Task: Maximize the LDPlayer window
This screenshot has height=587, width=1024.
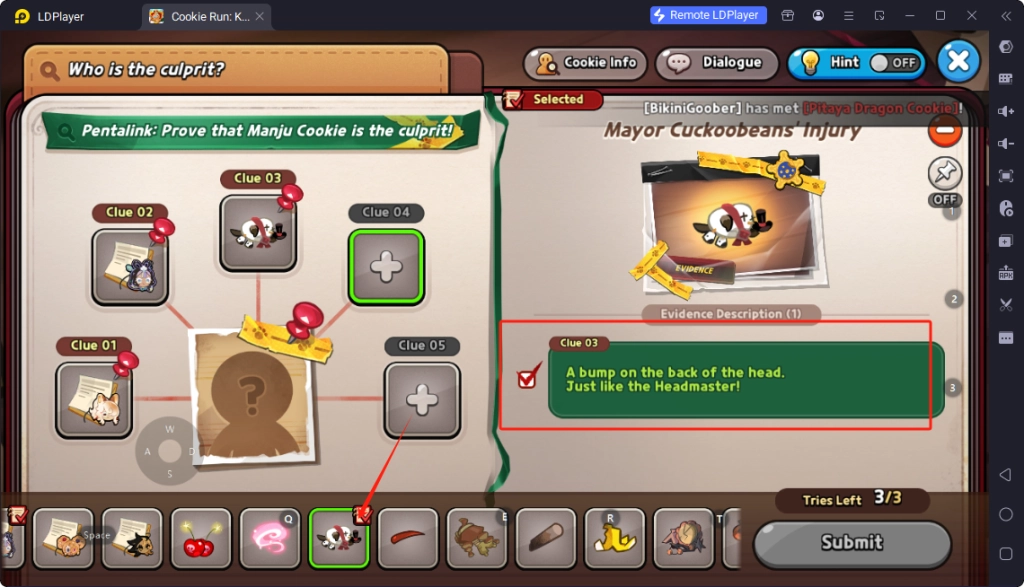Action: pyautogui.click(x=940, y=15)
